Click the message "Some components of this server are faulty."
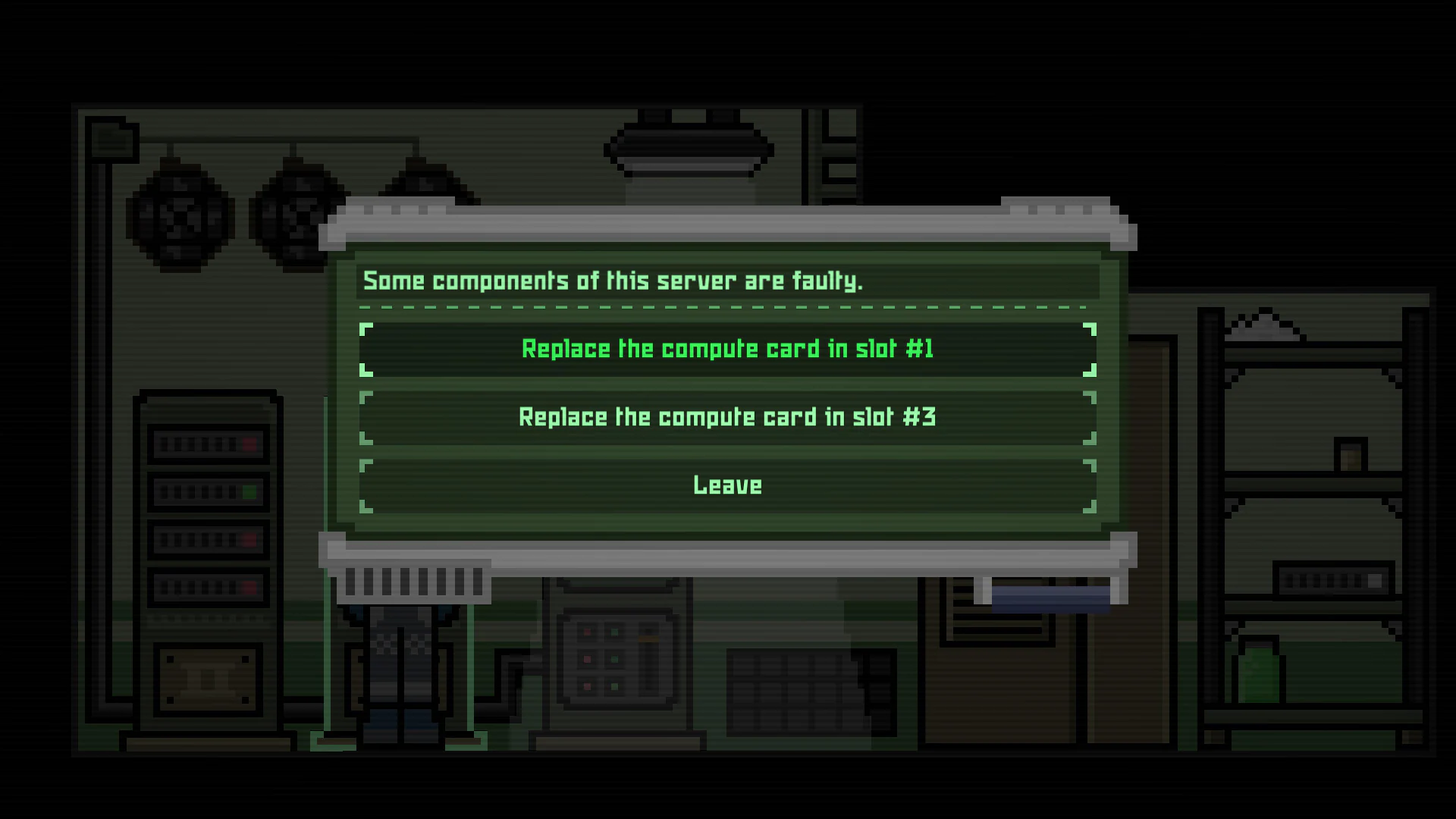This screenshot has width=1456, height=819. click(x=613, y=280)
